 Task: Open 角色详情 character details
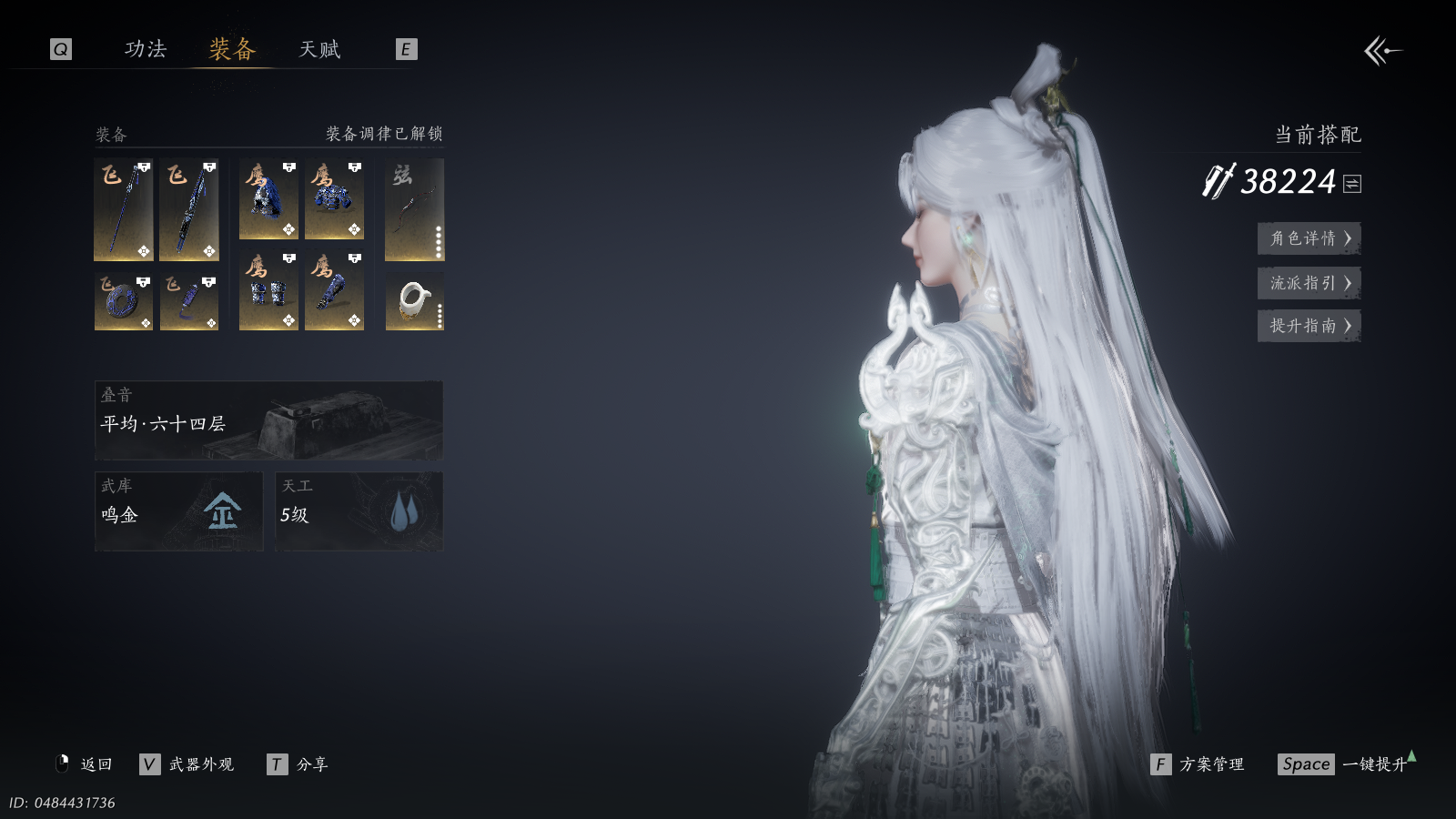(x=1309, y=238)
